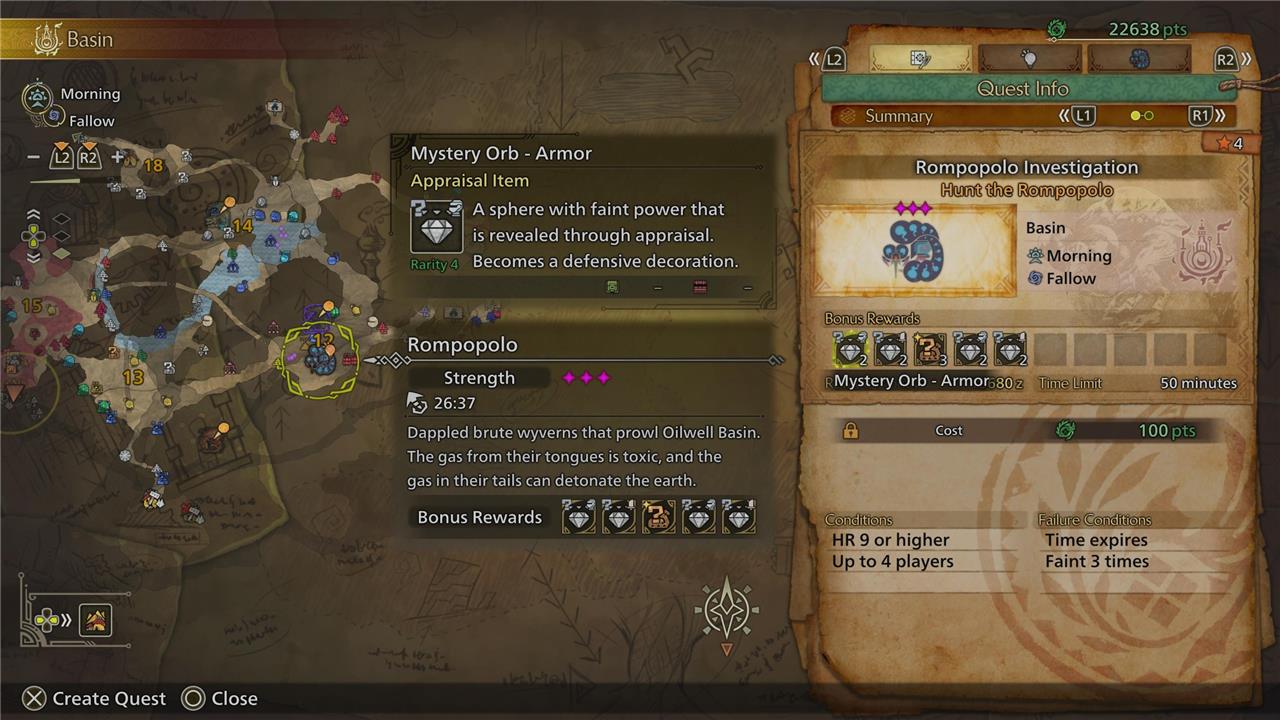Close the map screen
The width and height of the screenshot is (1280, 720).
point(220,698)
